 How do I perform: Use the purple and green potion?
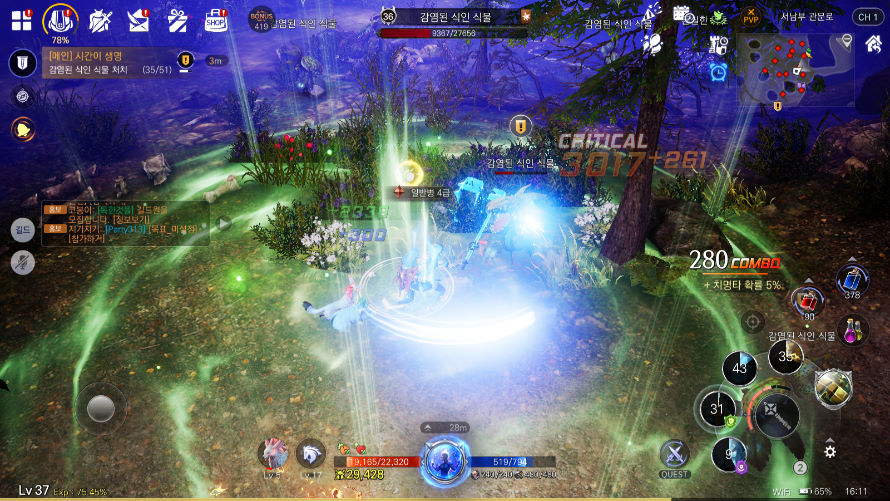click(853, 331)
